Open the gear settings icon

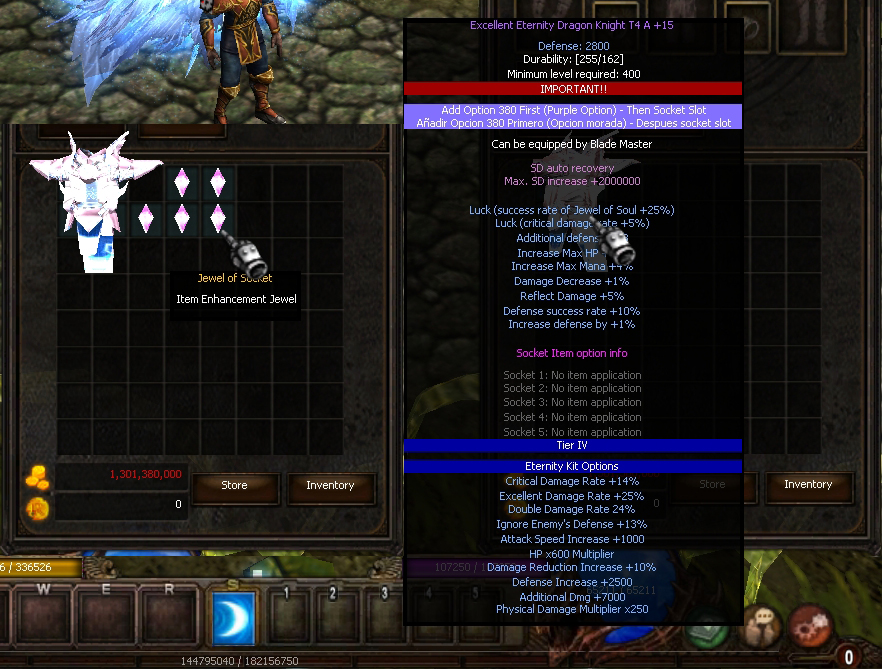(x=809, y=626)
